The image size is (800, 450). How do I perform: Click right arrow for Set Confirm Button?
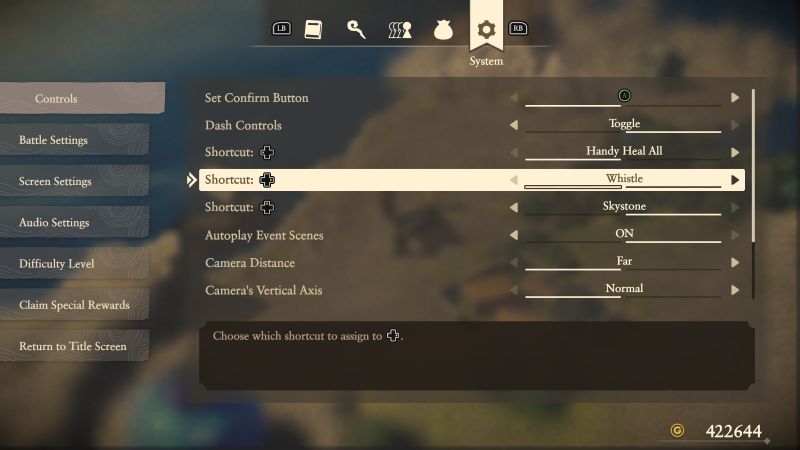pos(735,98)
